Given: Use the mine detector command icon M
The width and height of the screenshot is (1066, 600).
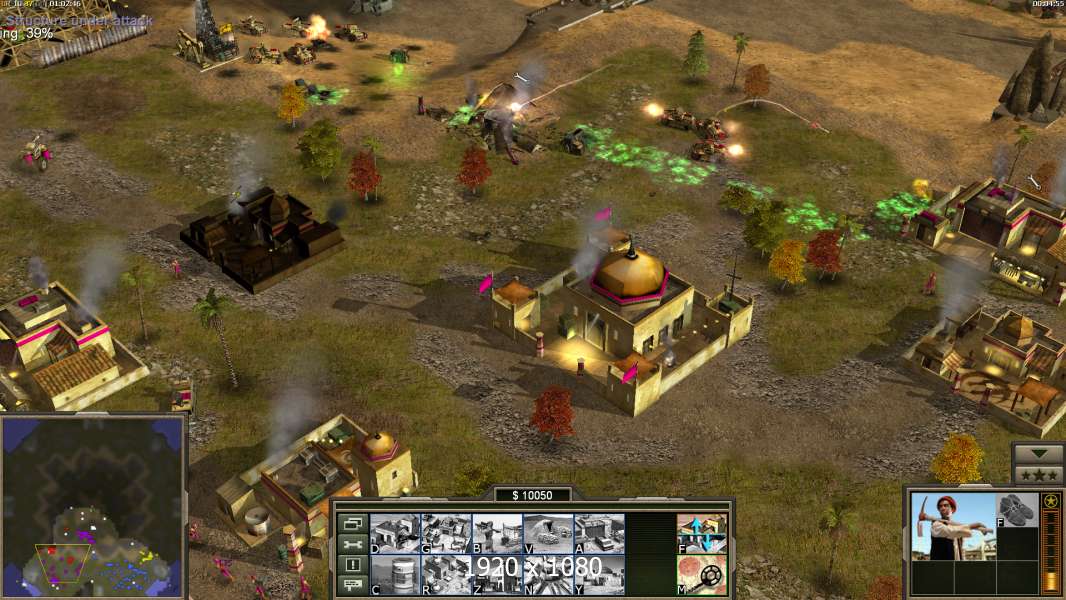Looking at the screenshot, I should point(702,574).
